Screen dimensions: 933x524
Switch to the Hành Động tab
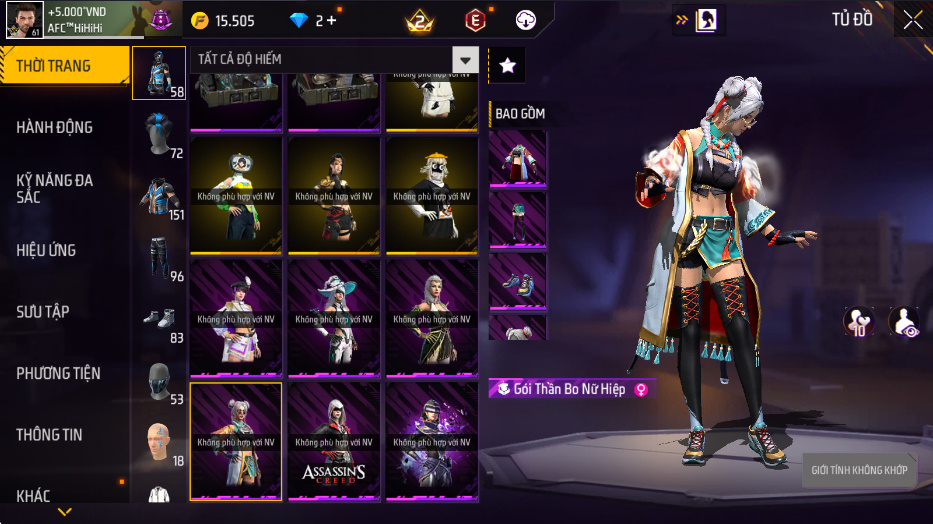coord(64,127)
